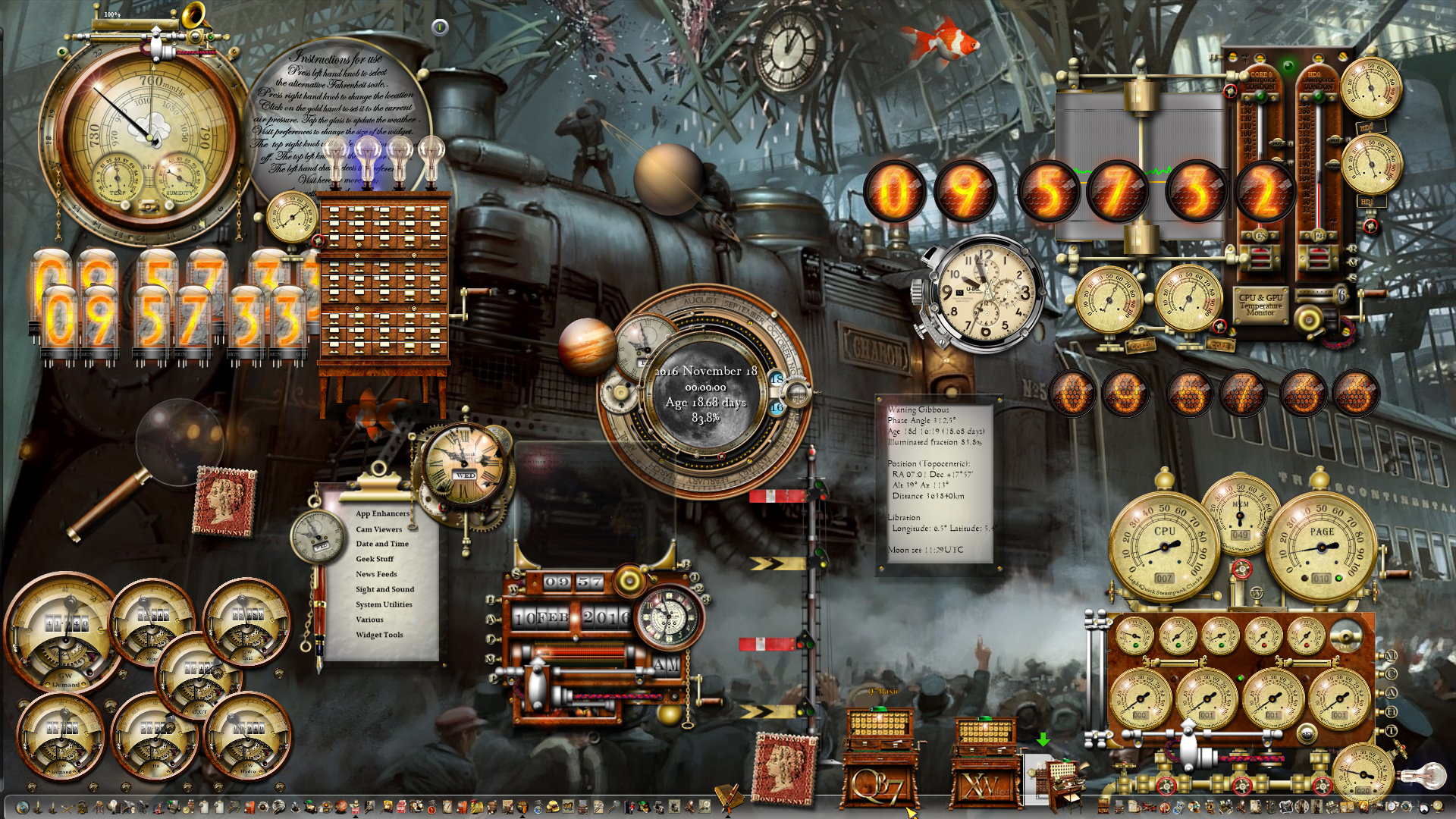Open the Sight and Sound menu entry
This screenshot has height=819, width=1456.
click(x=384, y=589)
